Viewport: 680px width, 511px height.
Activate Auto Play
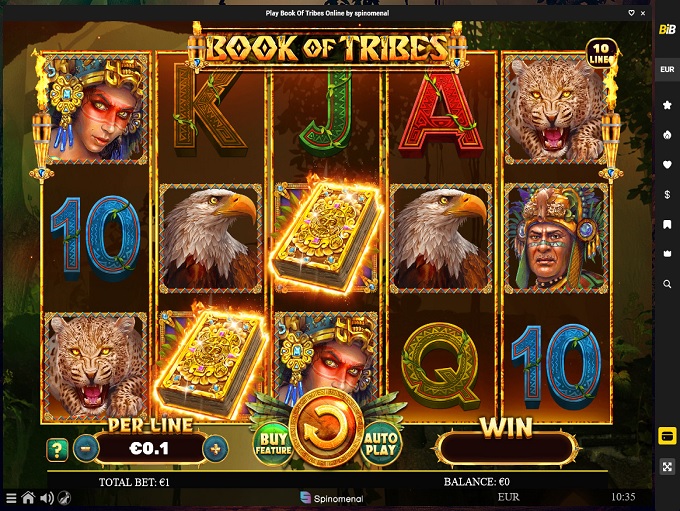click(x=381, y=444)
